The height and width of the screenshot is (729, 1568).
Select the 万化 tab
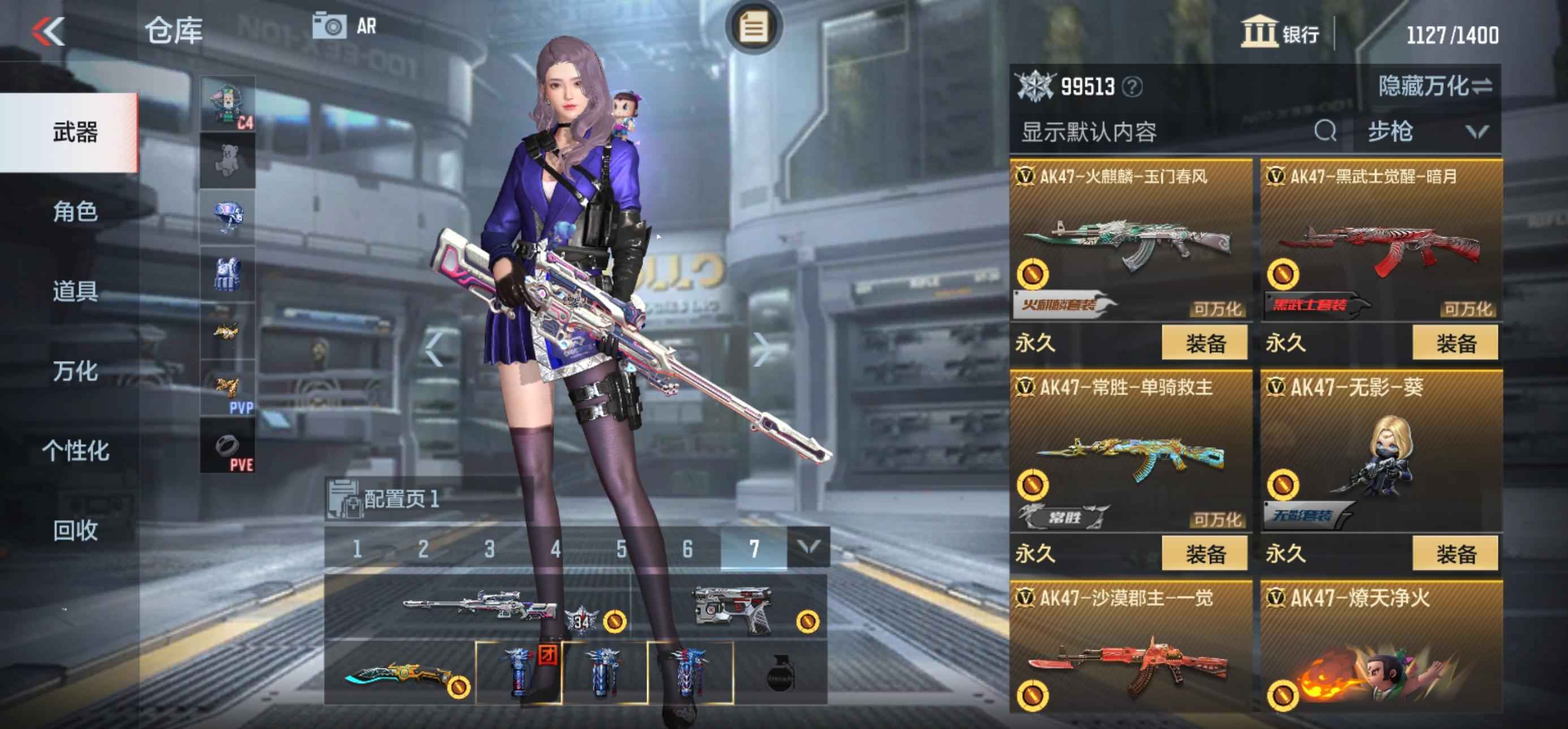coord(75,371)
